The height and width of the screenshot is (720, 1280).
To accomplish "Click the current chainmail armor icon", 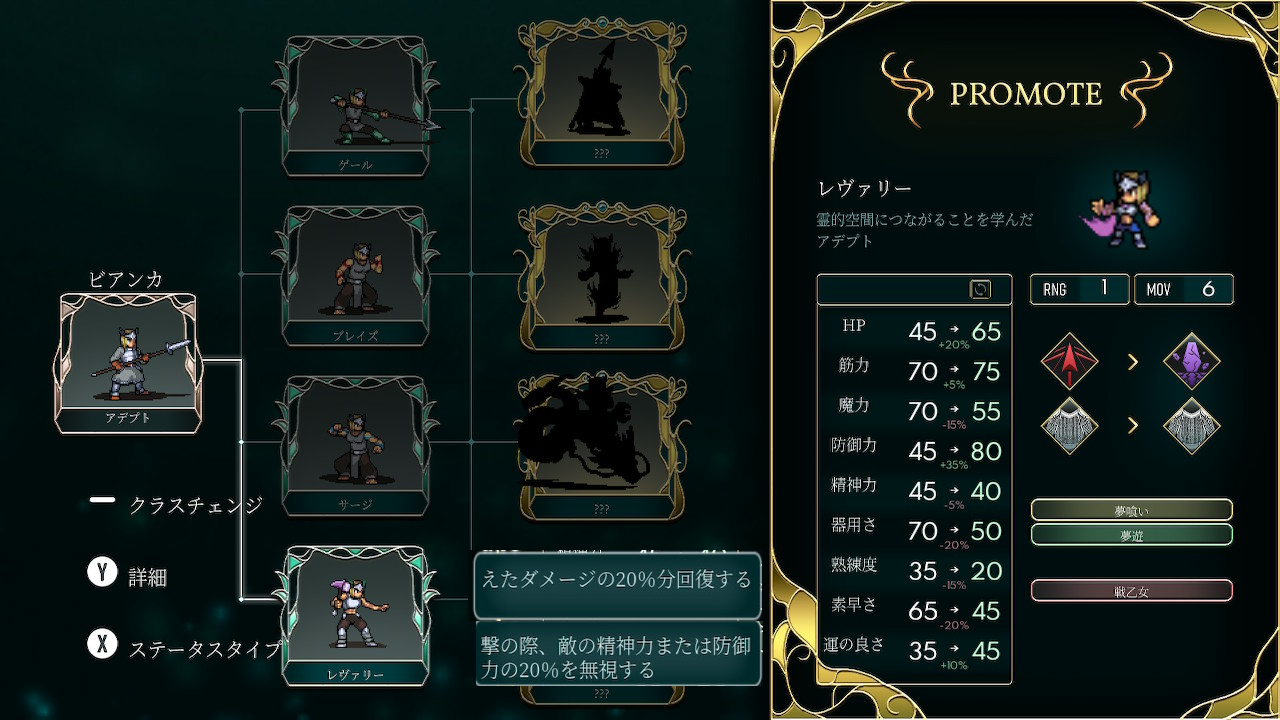I will click(1069, 426).
